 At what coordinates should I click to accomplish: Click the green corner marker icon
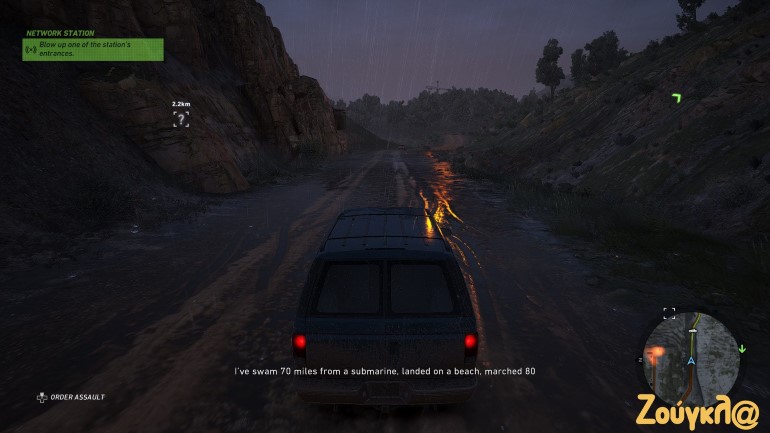coord(677,97)
